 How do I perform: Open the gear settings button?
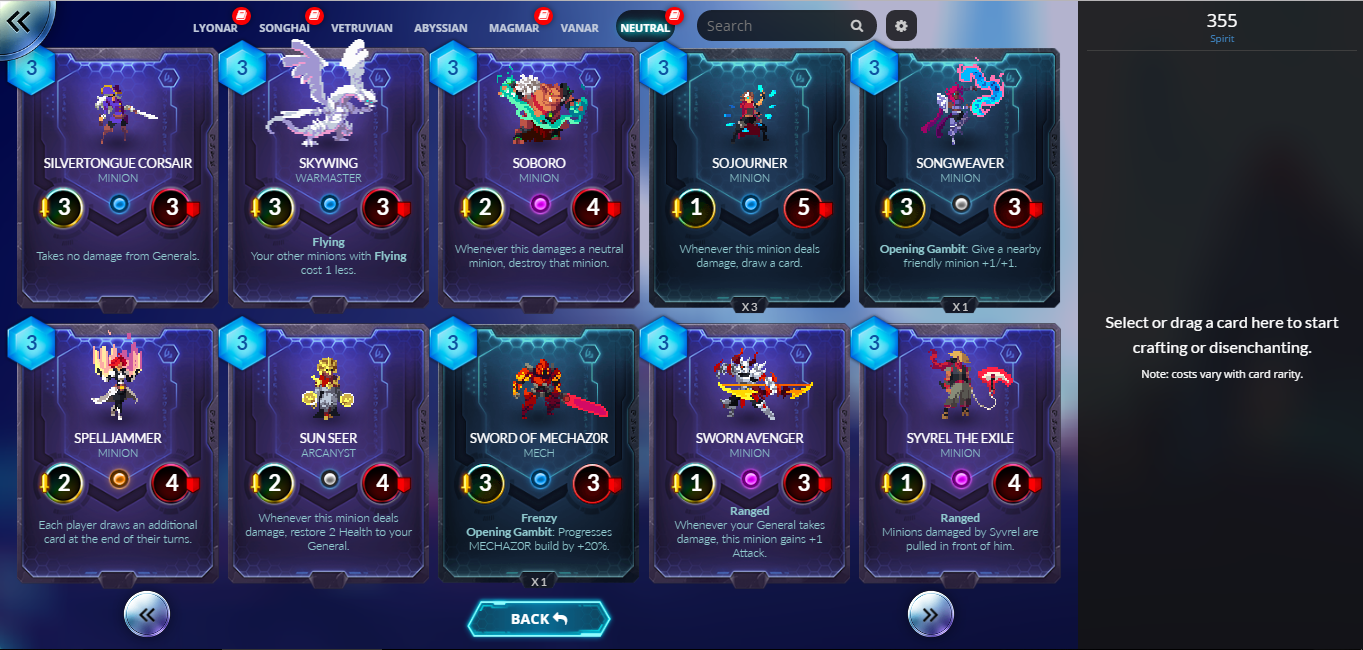coord(901,26)
